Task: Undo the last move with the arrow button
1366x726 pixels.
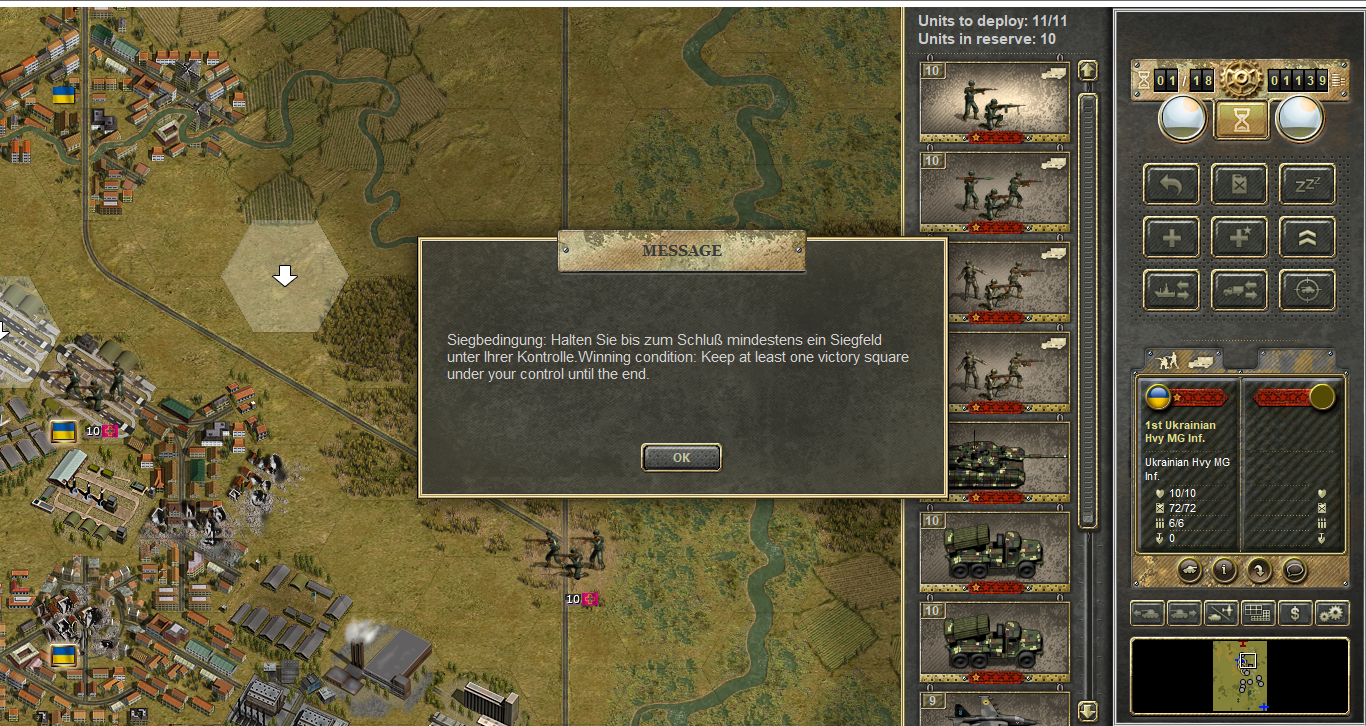Action: click(x=1171, y=184)
